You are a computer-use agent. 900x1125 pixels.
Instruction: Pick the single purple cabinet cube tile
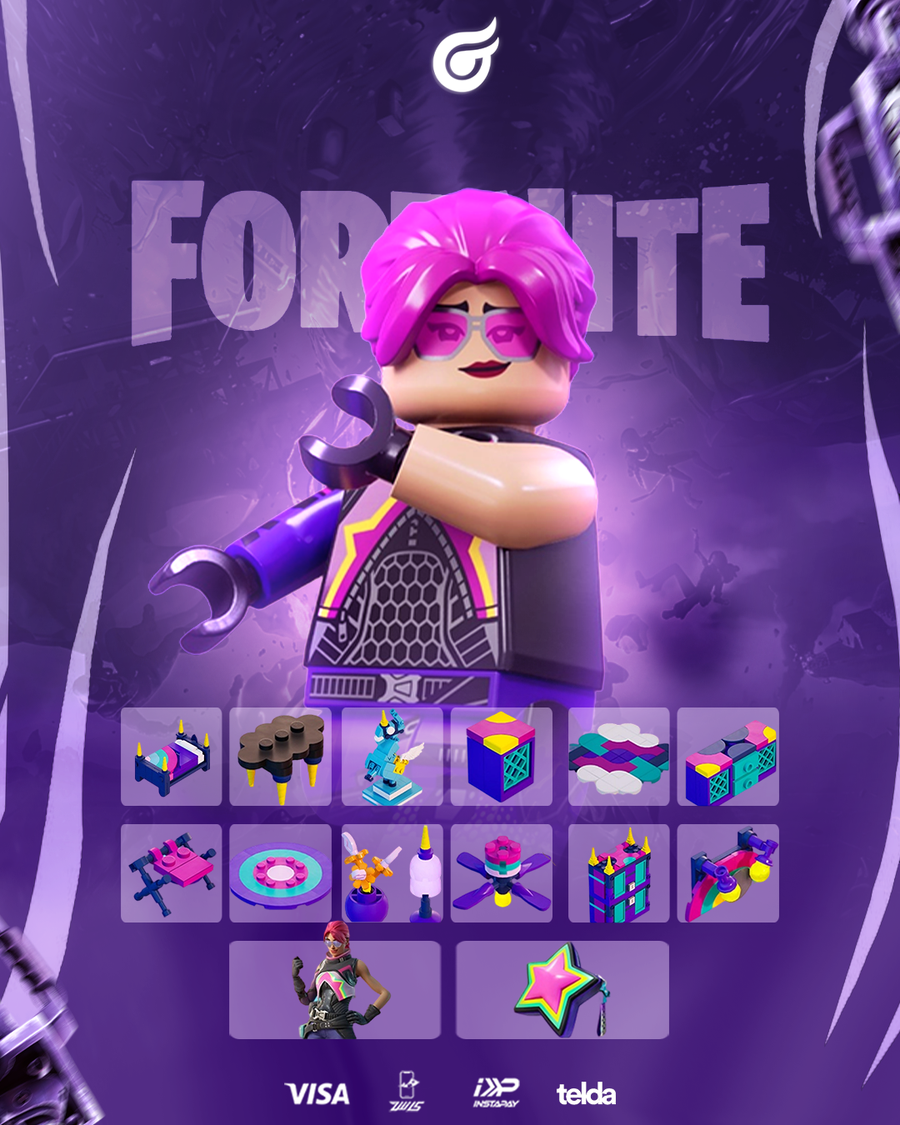[501, 756]
